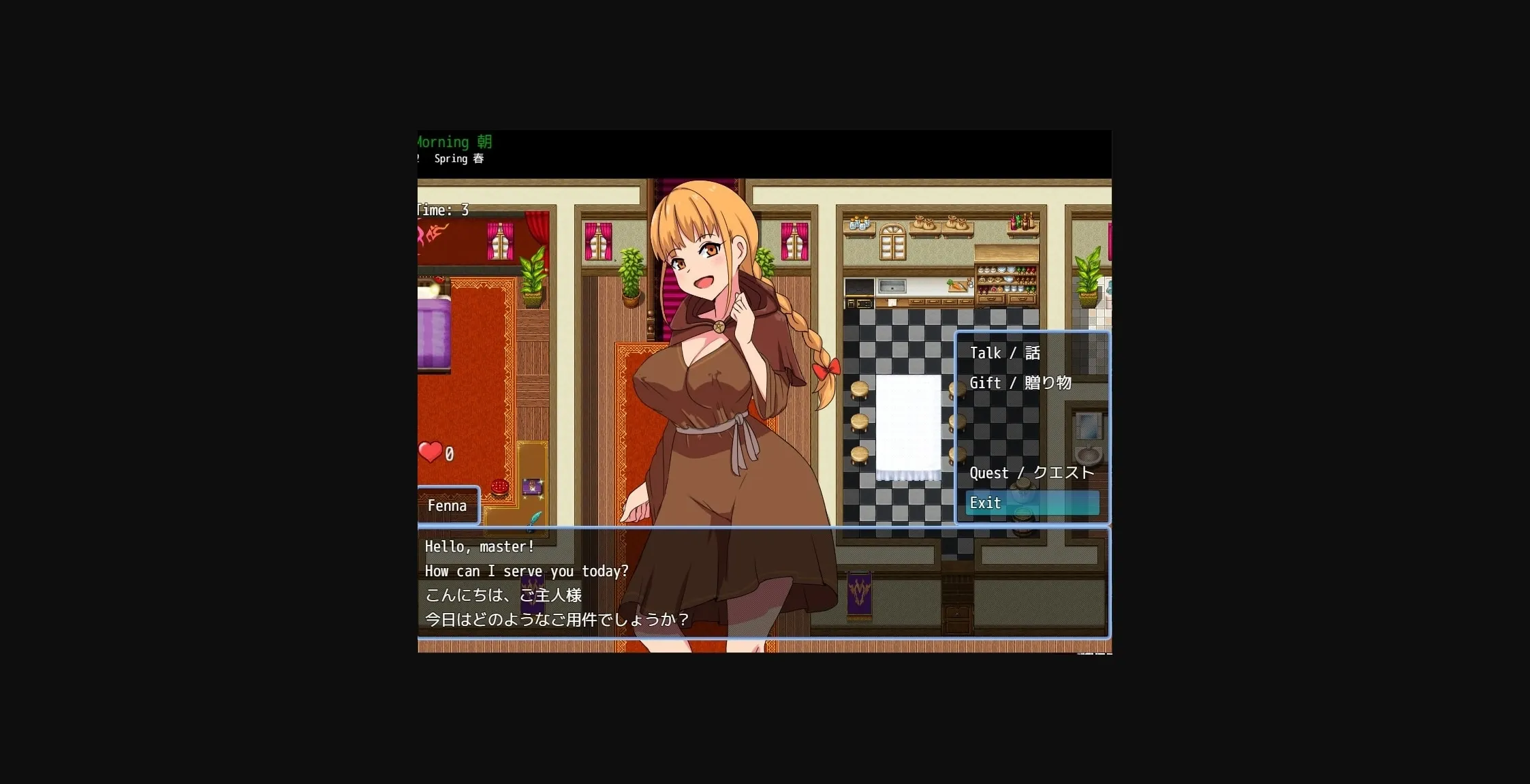Click the Spring 春 season label
This screenshot has height=784, width=1530.
click(460, 159)
